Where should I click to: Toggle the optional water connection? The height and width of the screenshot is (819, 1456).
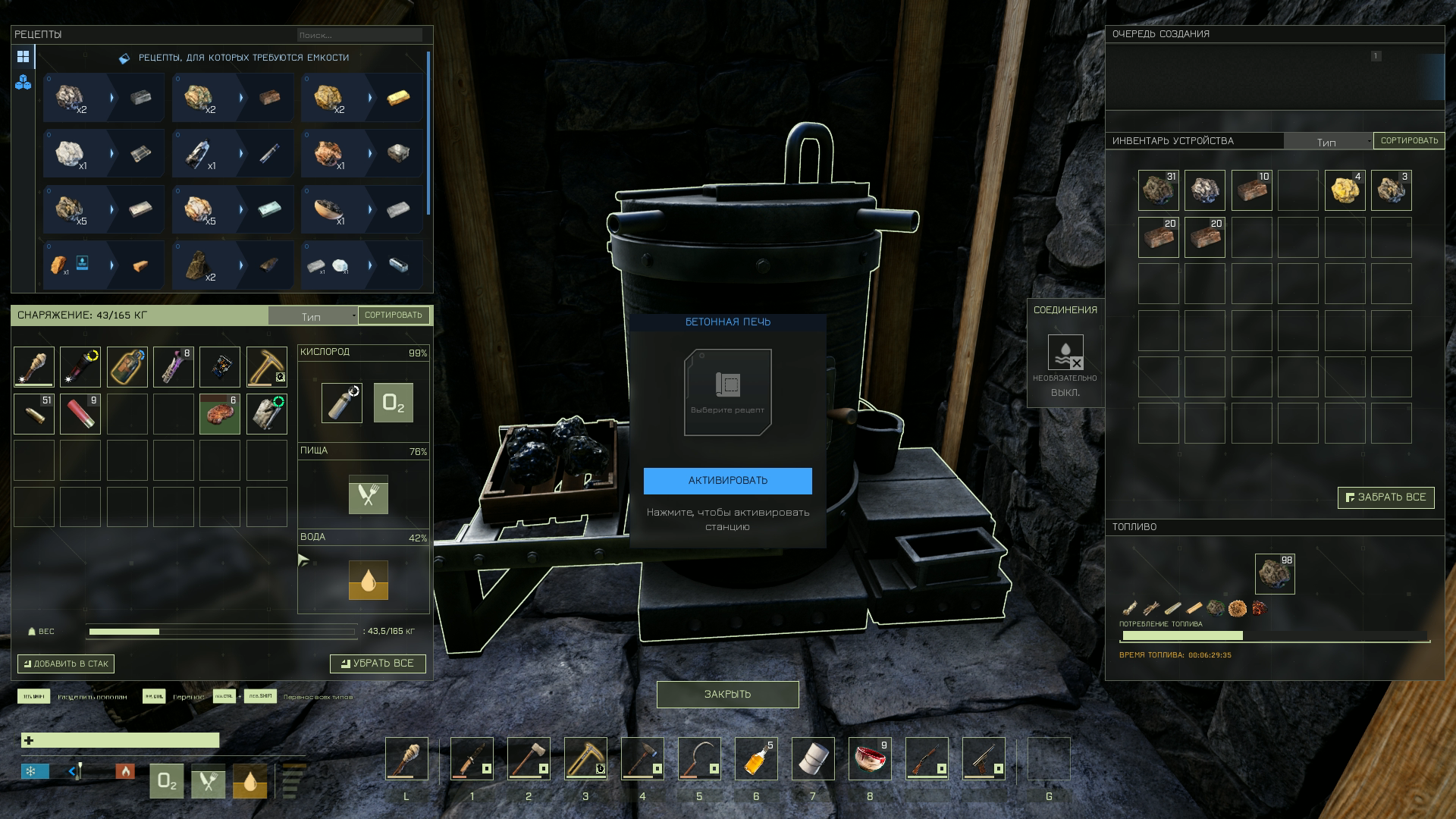[x=1065, y=353]
